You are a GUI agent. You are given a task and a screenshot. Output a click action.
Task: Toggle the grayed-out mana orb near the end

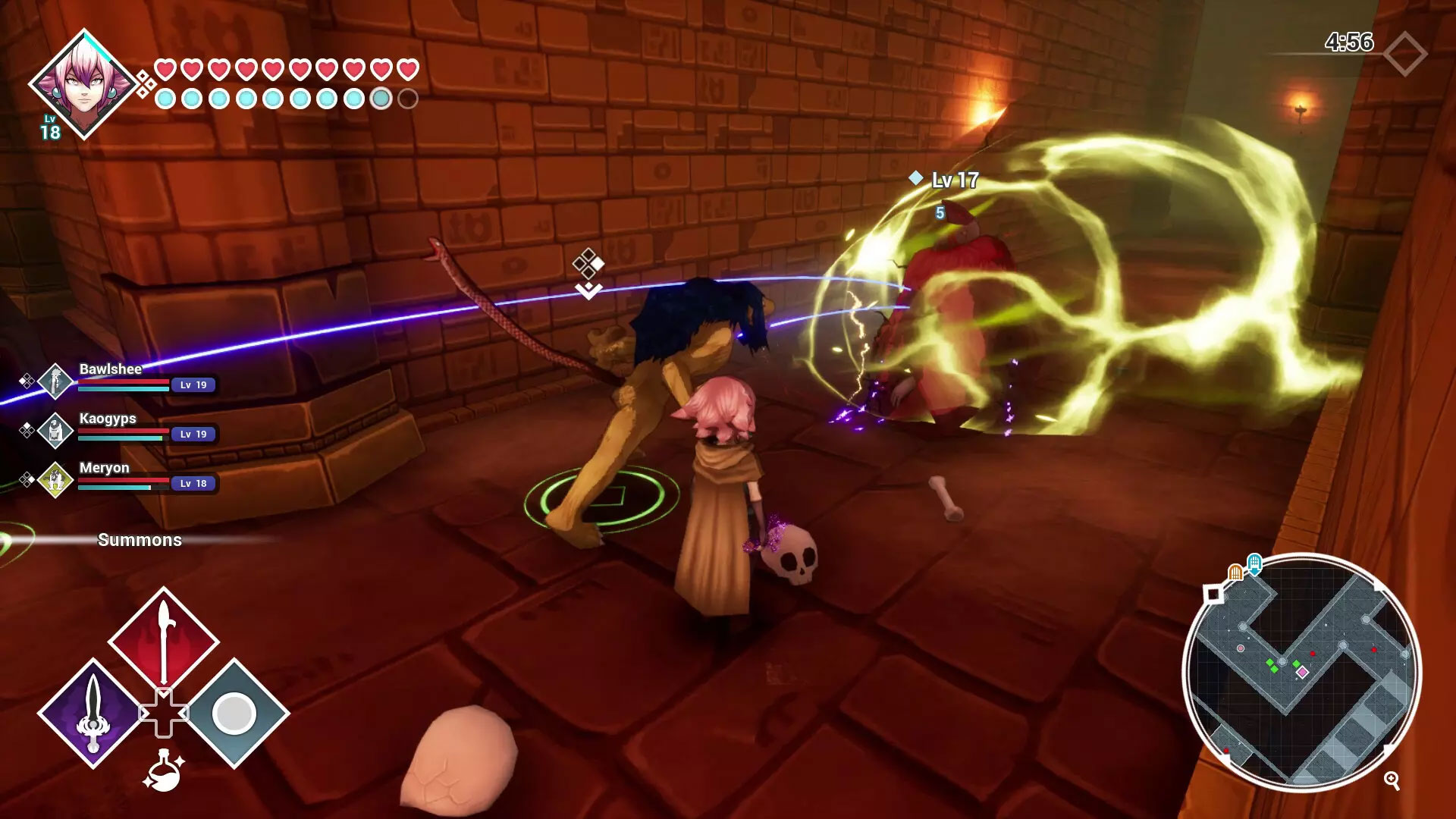pyautogui.click(x=381, y=98)
